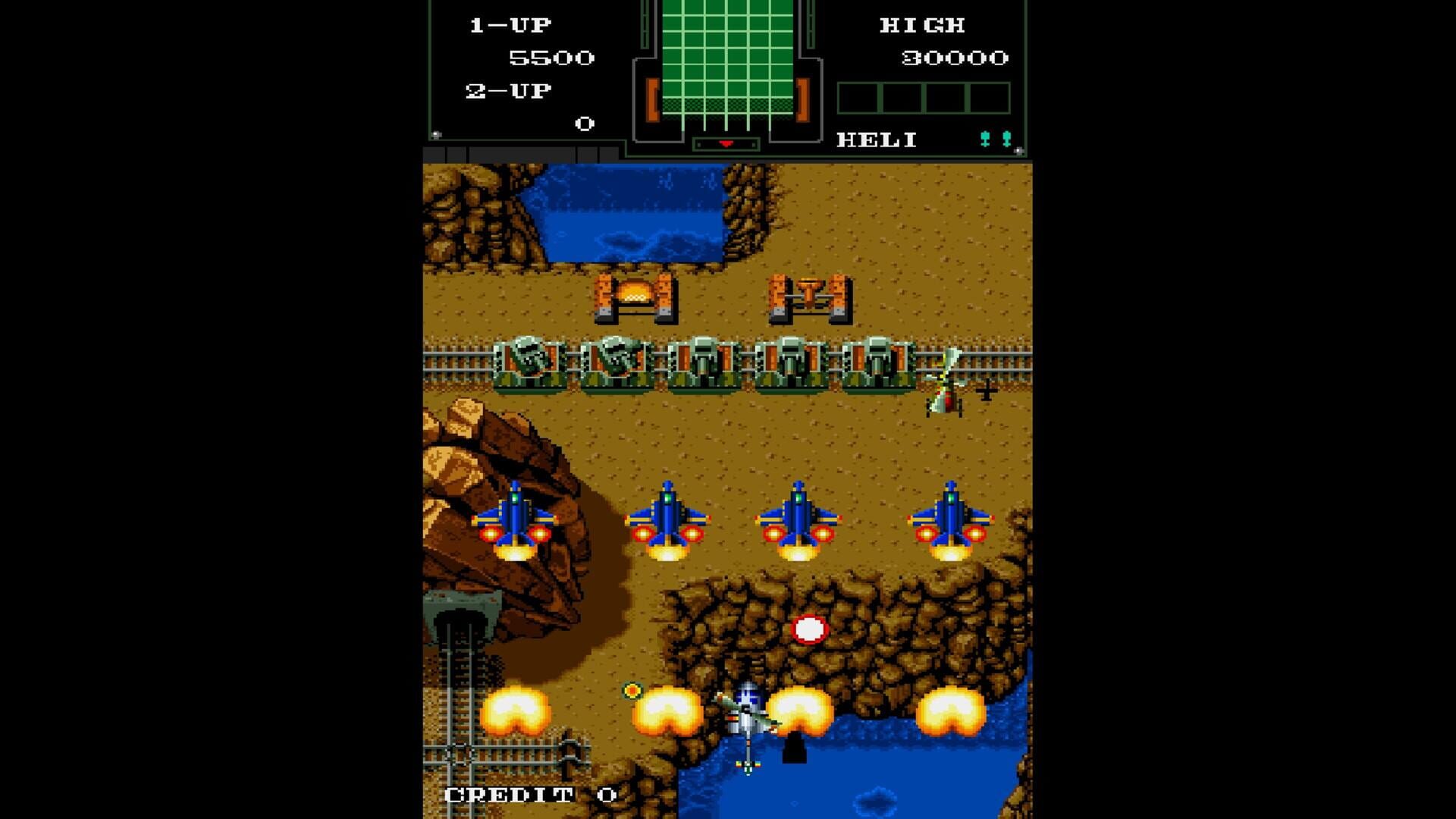Image resolution: width=1456 pixels, height=819 pixels.
Task: Click the HIGH score label
Action: point(922,25)
